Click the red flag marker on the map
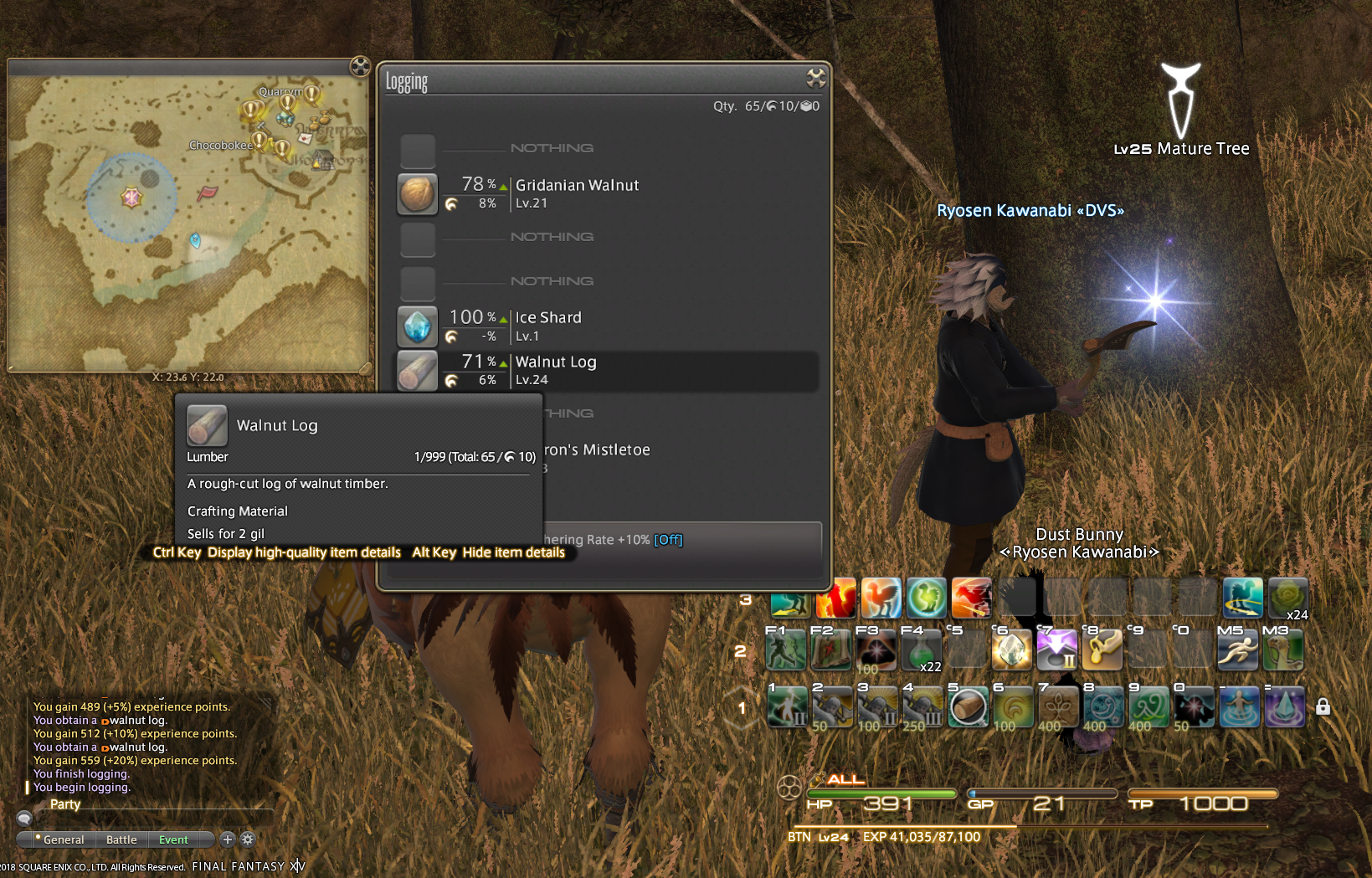Image resolution: width=1372 pixels, height=878 pixels. [207, 193]
